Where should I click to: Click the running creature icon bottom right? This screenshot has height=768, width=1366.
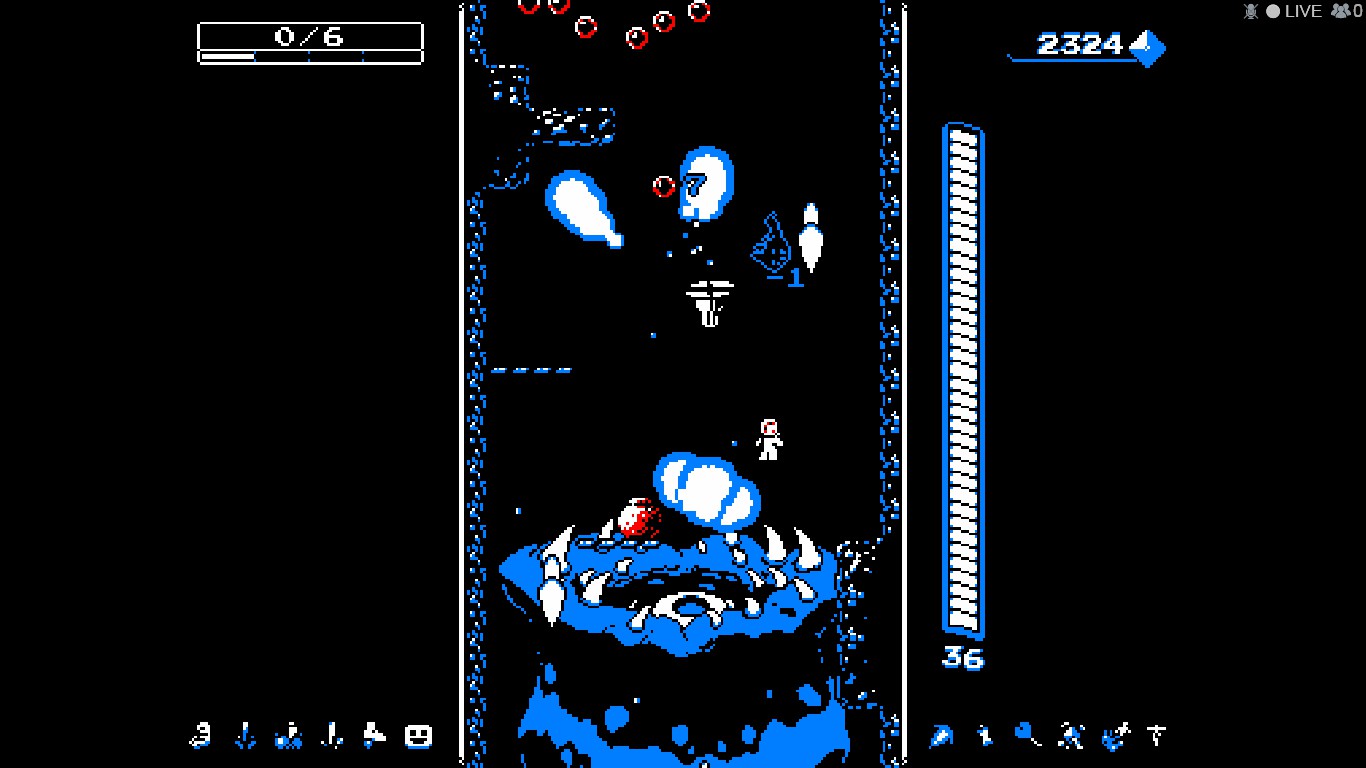pyautogui.click(x=1068, y=737)
